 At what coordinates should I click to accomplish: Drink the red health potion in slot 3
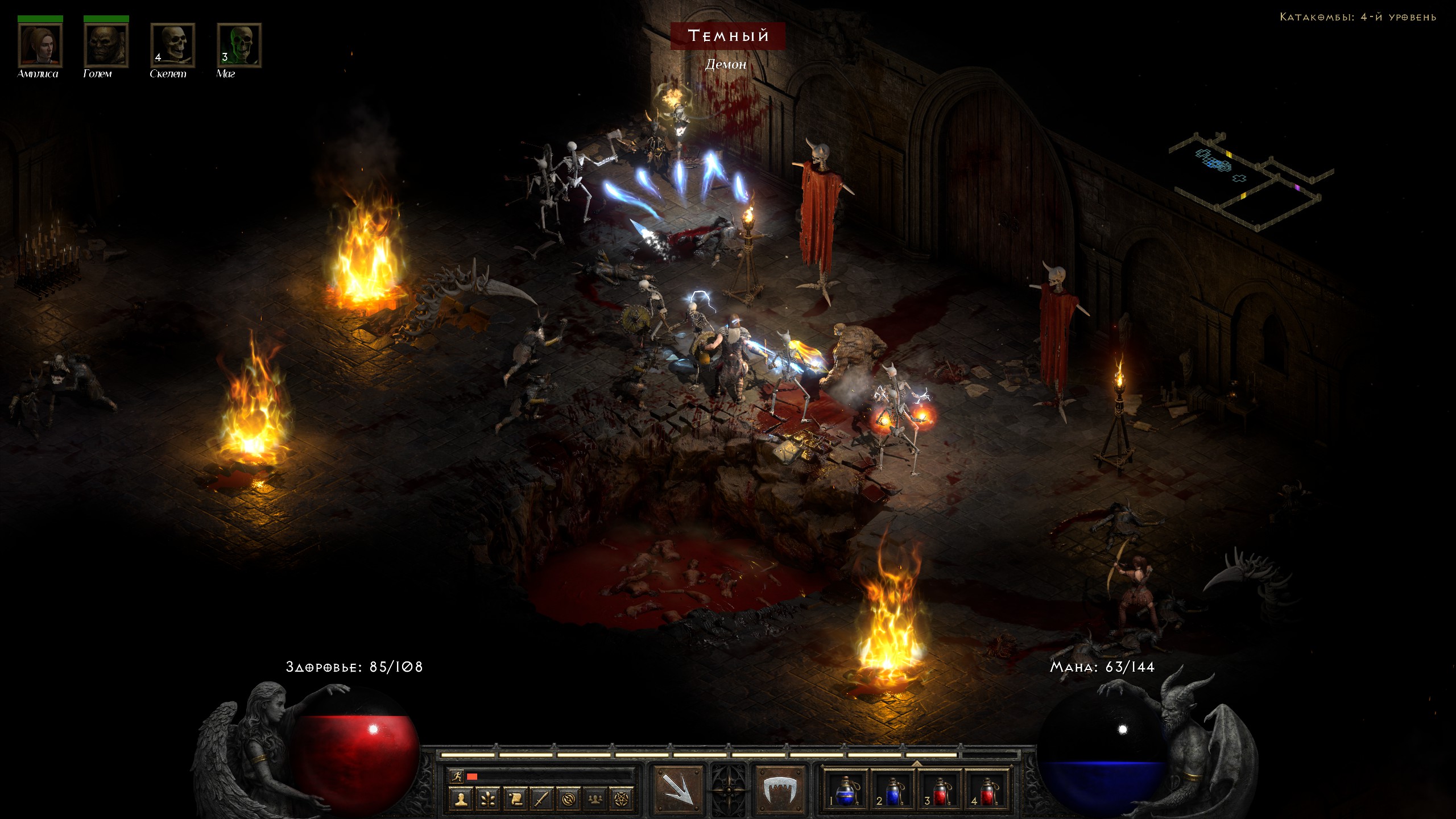(940, 789)
